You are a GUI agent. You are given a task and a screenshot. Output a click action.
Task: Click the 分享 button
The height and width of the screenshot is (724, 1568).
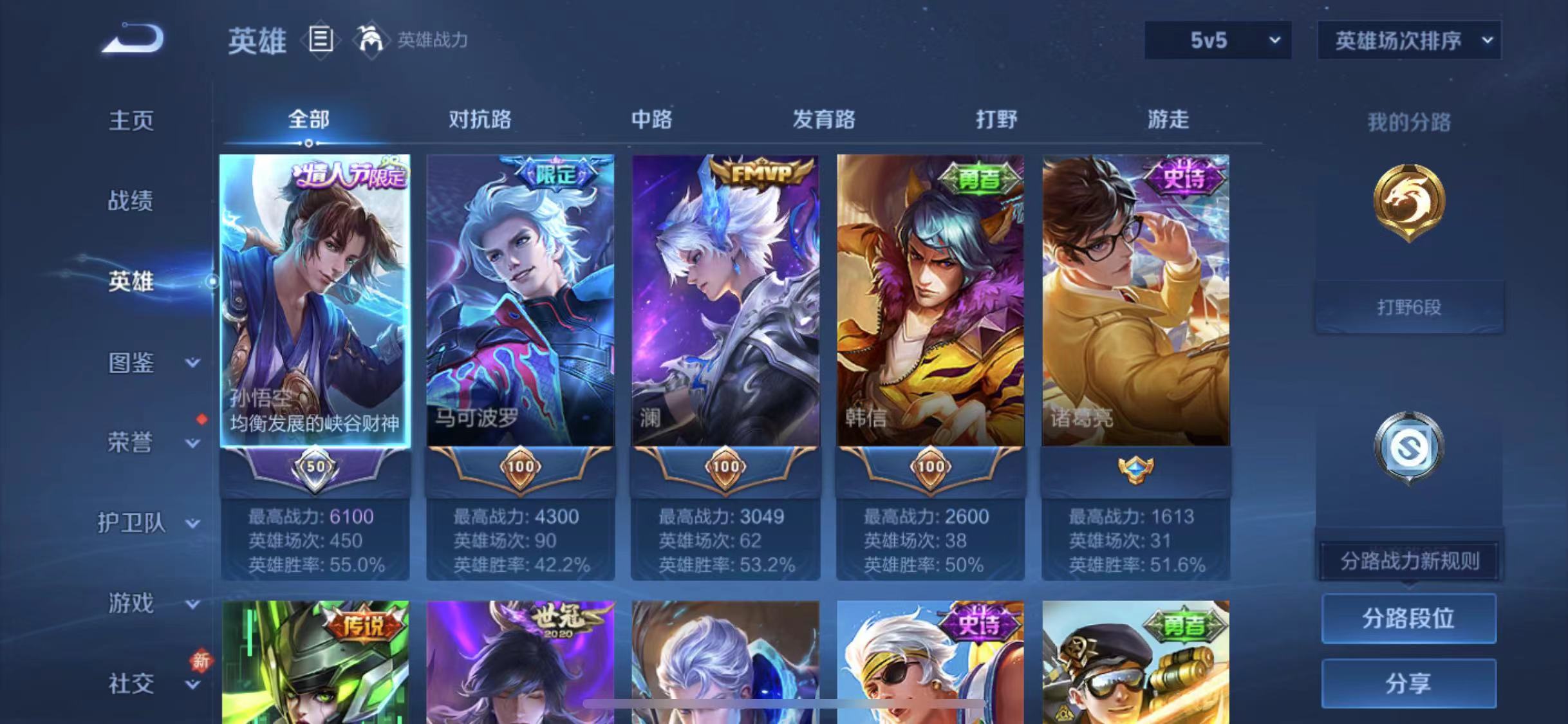click(1408, 685)
